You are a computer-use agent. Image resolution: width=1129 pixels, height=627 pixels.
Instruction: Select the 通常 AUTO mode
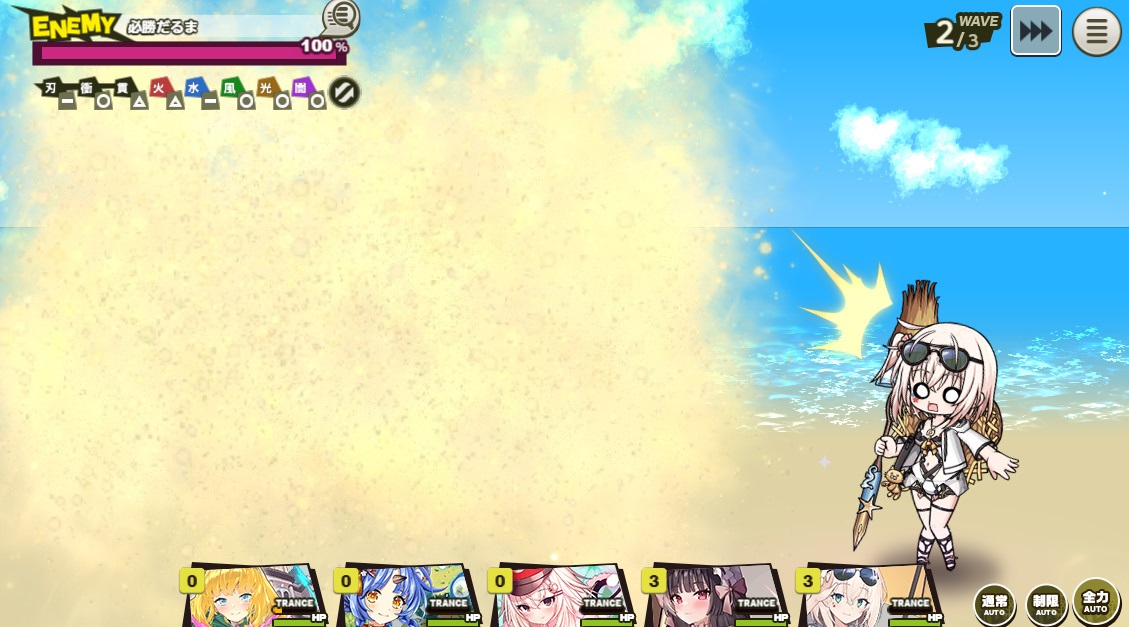coord(994,604)
